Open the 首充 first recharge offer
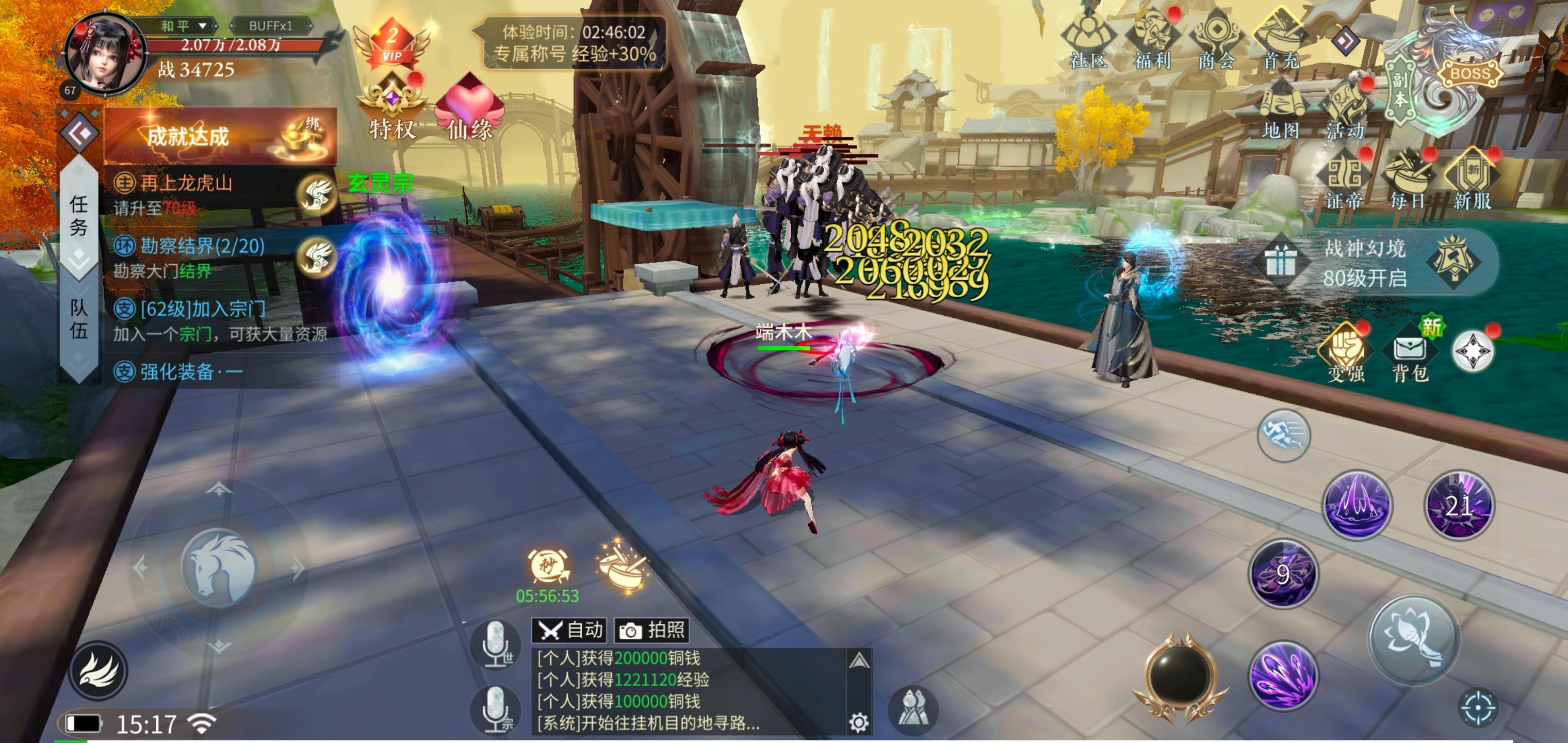Image resolution: width=1568 pixels, height=743 pixels. pyautogui.click(x=1281, y=40)
